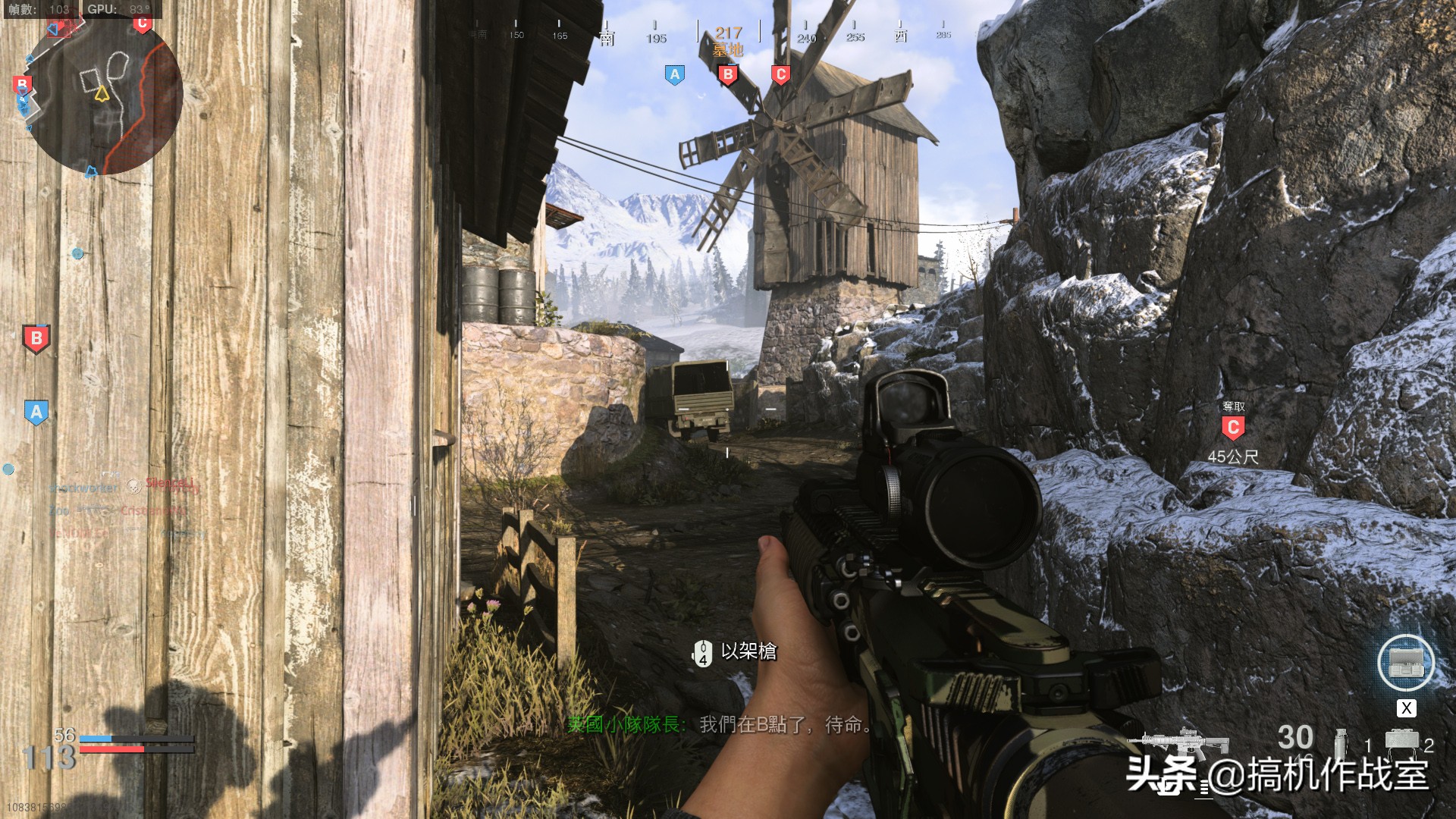Image resolution: width=1456 pixels, height=819 pixels.
Task: Click the GPU temperature overlay readout
Action: click(x=119, y=9)
